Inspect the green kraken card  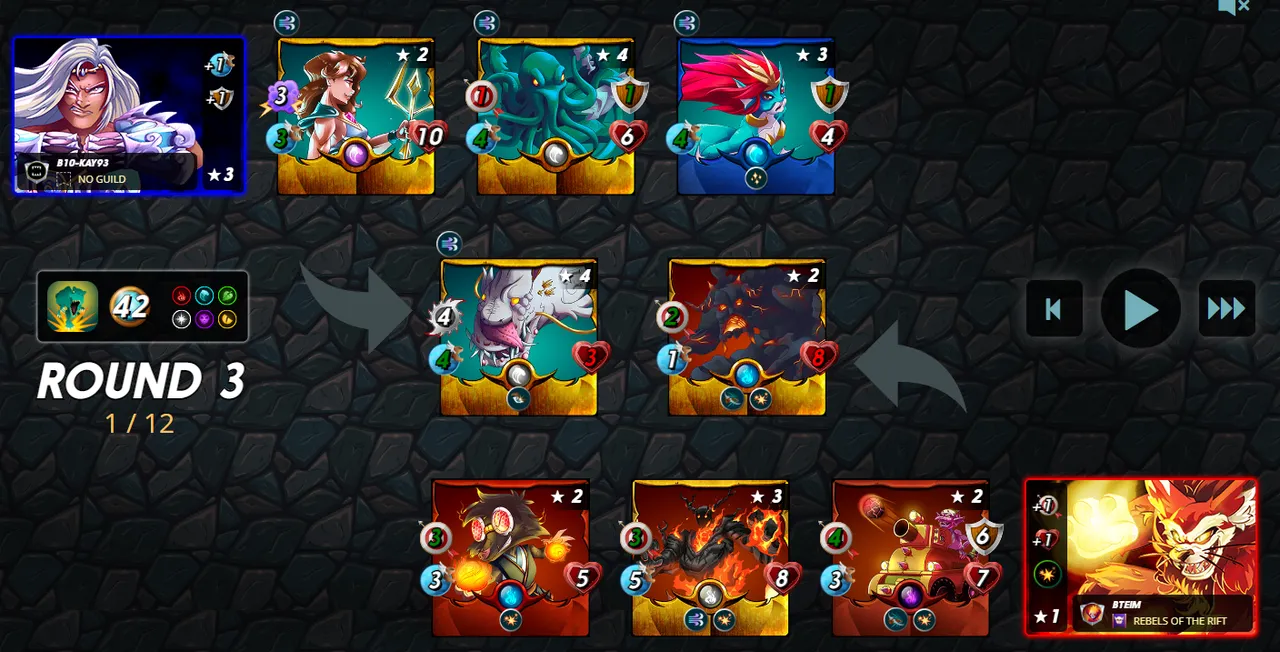[x=556, y=116]
